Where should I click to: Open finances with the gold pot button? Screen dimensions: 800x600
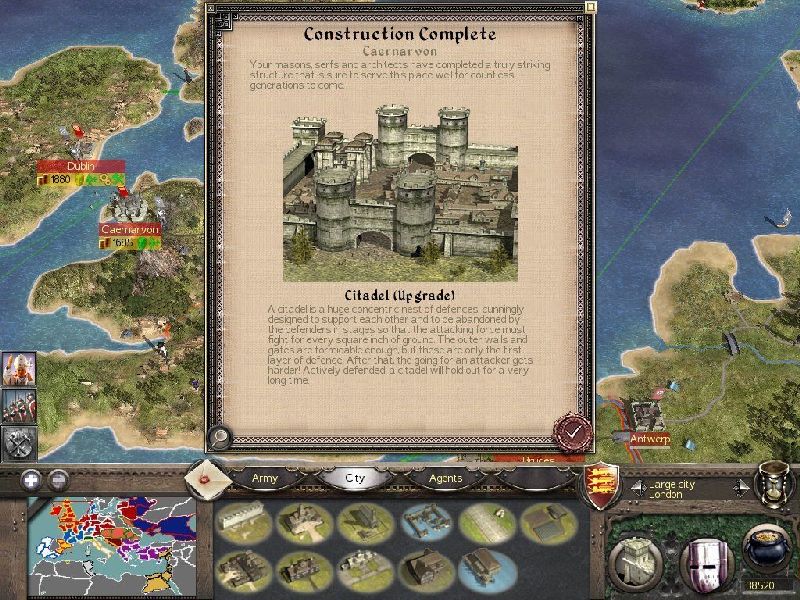tap(765, 555)
